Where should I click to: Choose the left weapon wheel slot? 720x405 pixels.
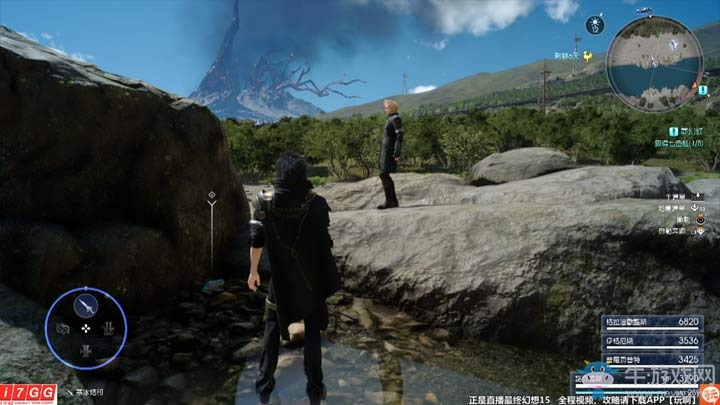(63, 328)
